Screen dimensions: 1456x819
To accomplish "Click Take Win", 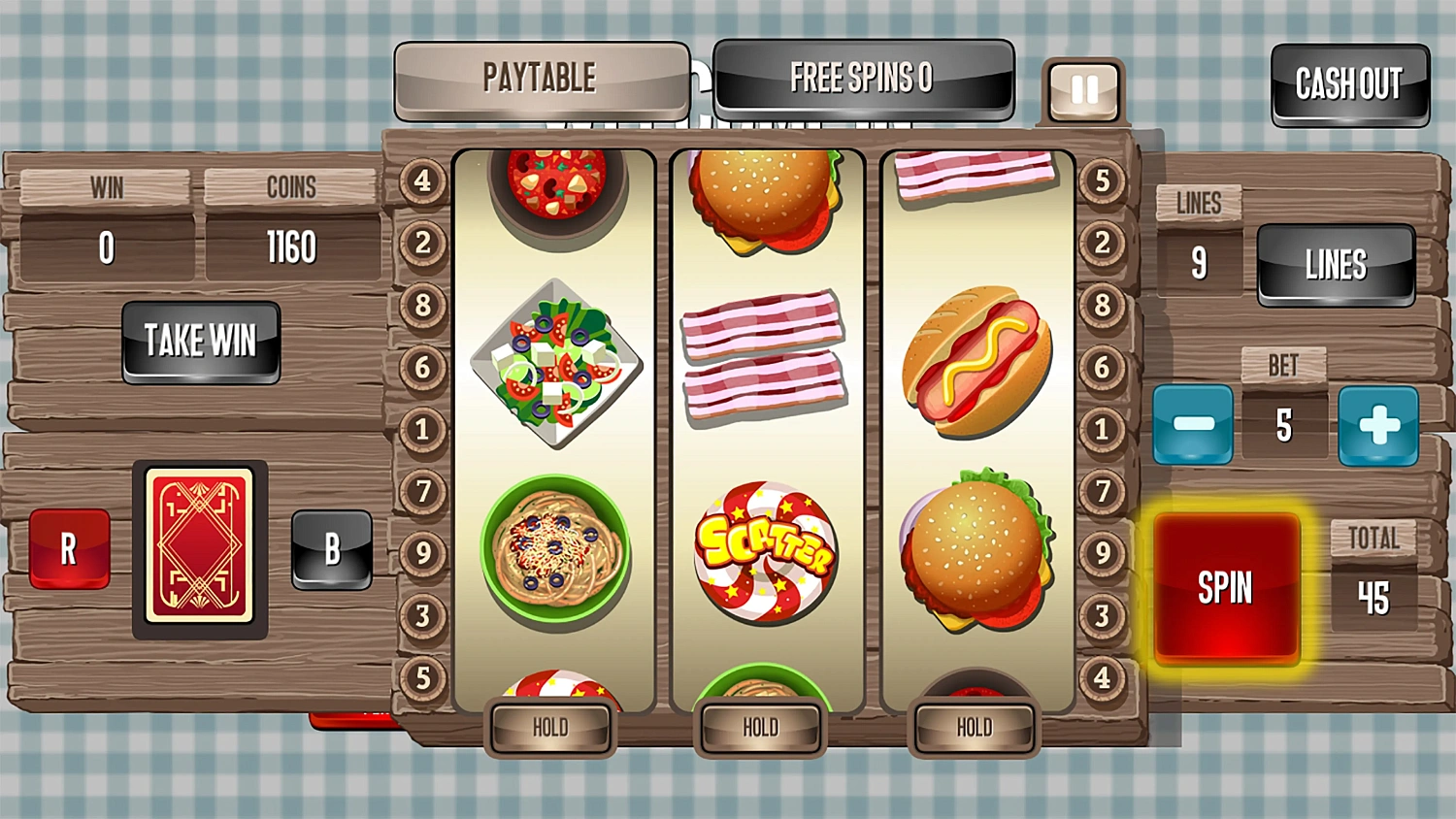I will click(201, 342).
